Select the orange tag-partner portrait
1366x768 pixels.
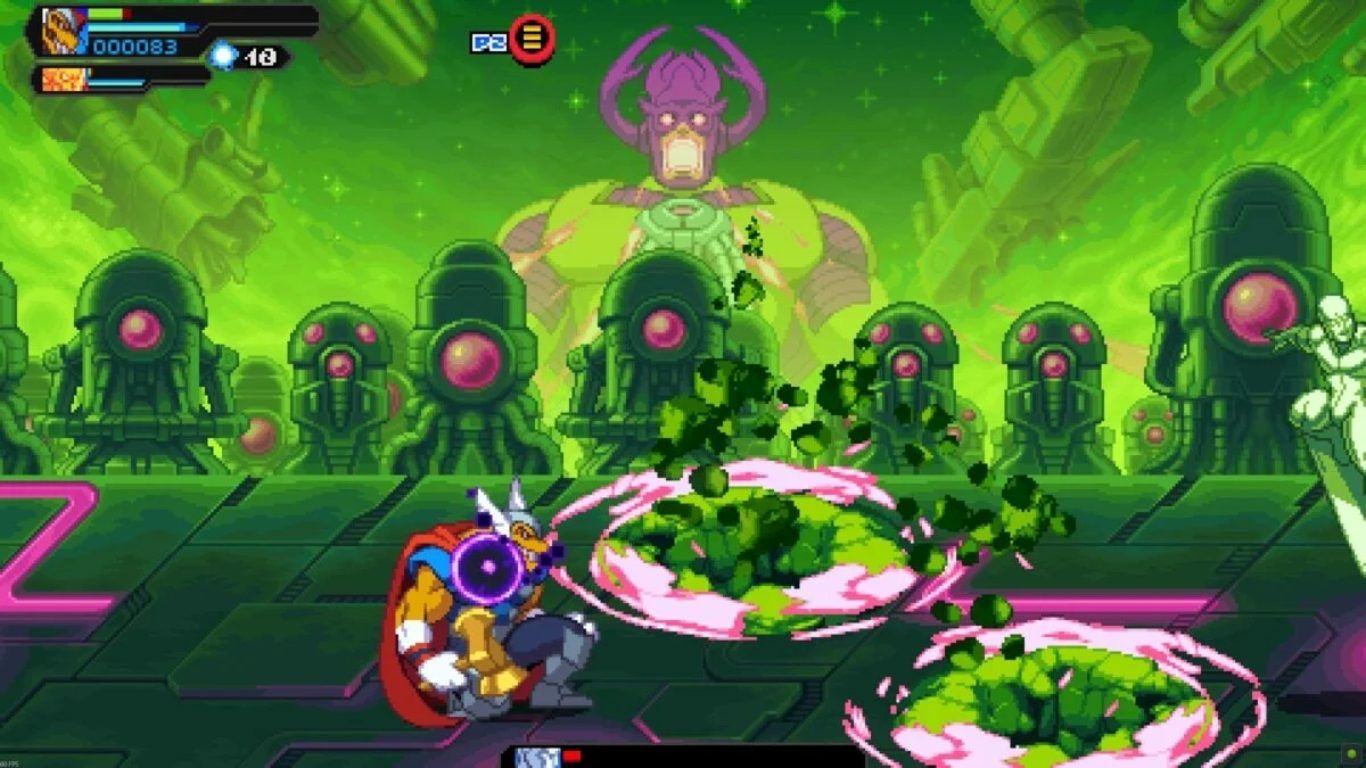[x=62, y=79]
